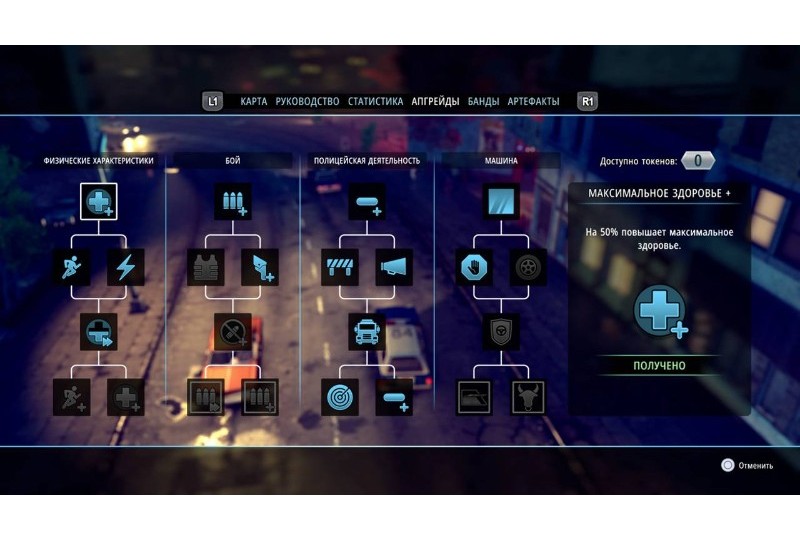Pick the steering wheel shield upgrade
800x540 pixels.
click(x=500, y=331)
